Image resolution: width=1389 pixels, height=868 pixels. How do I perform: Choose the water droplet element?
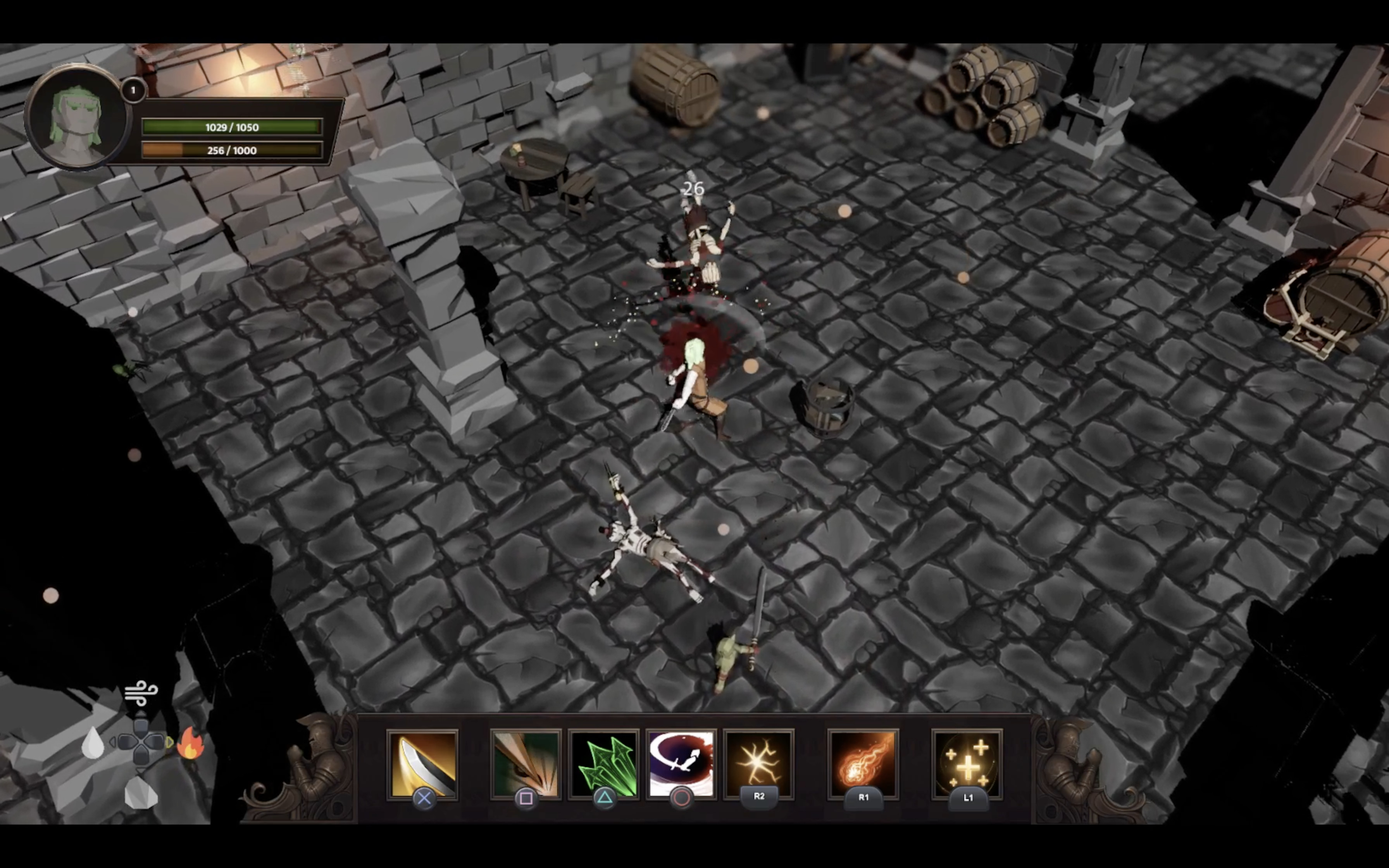(x=93, y=743)
